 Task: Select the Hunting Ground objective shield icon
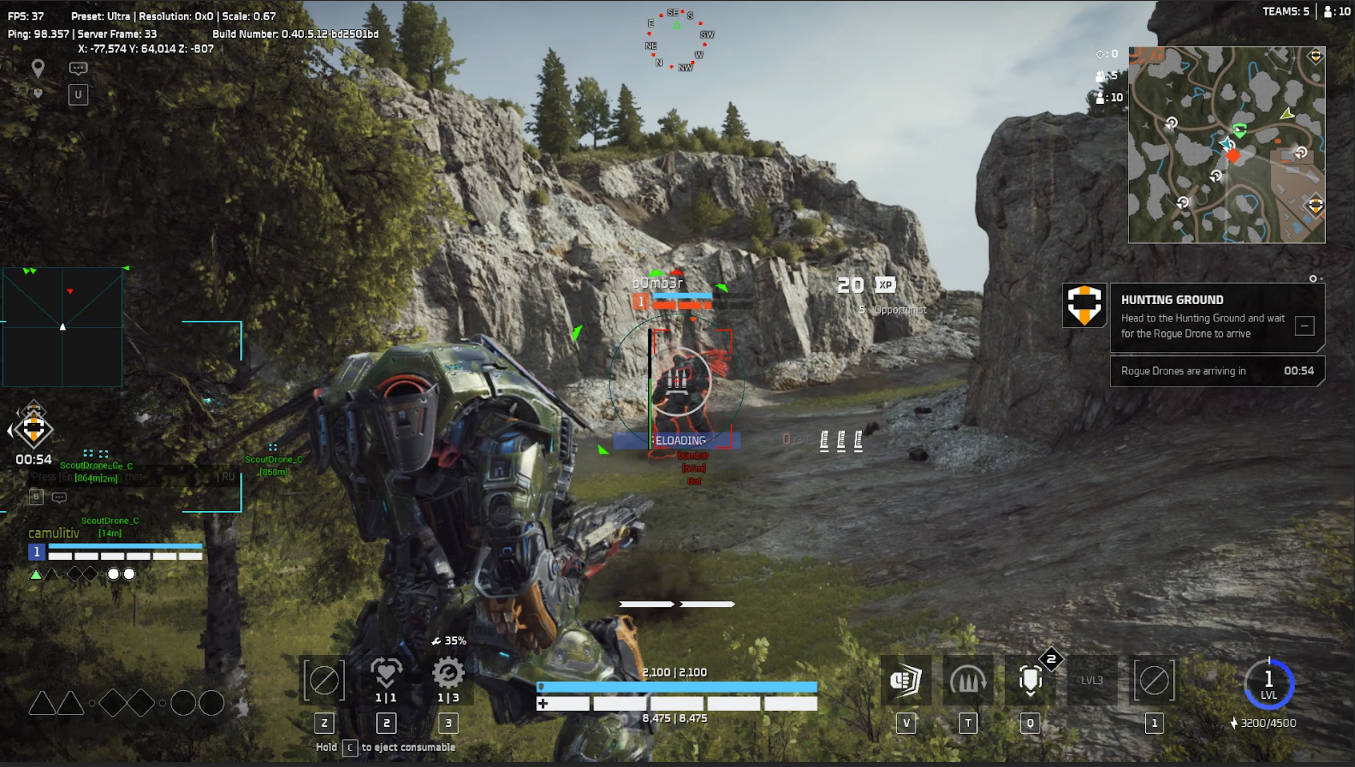(x=1085, y=306)
